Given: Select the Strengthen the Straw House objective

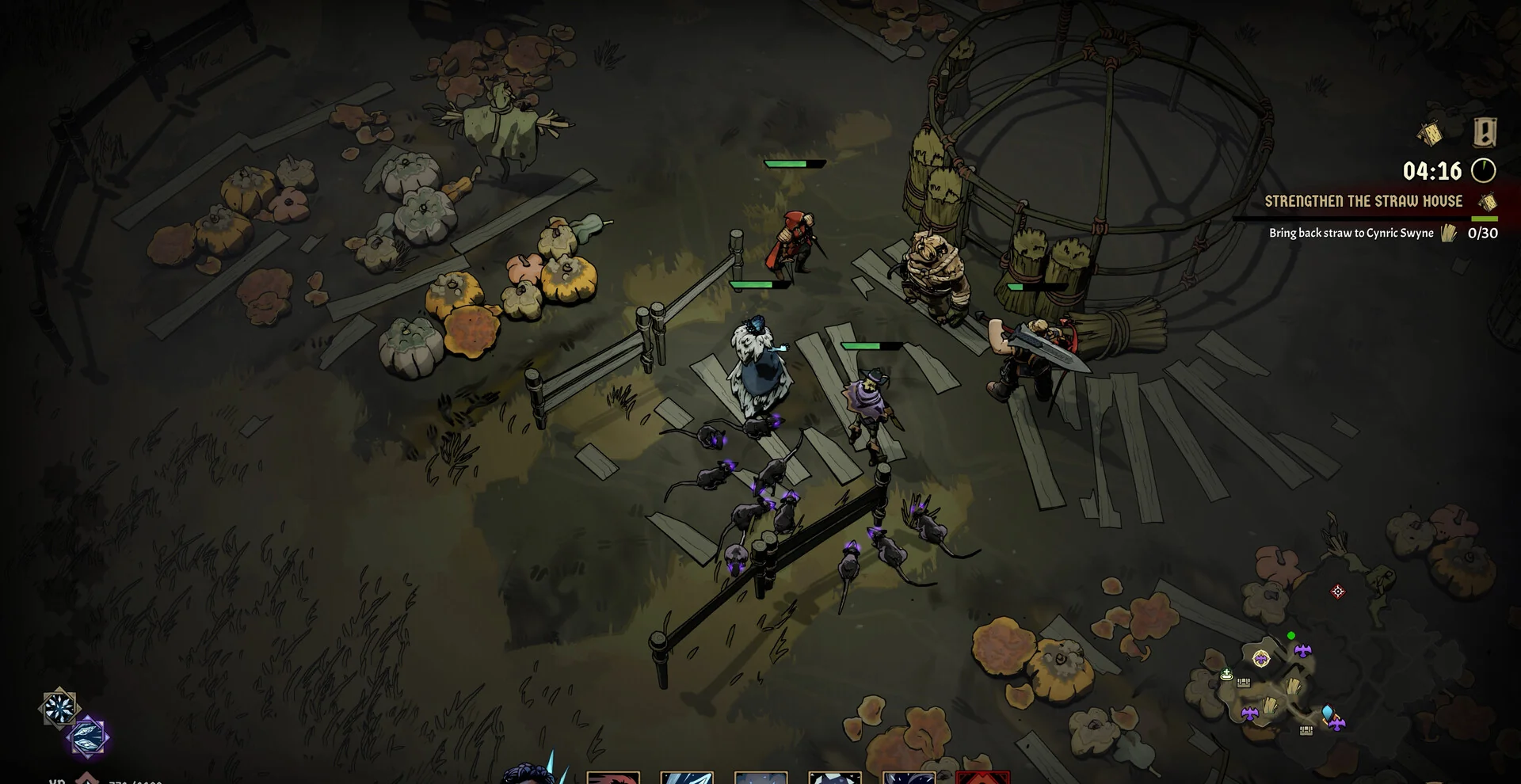Looking at the screenshot, I should [1363, 201].
